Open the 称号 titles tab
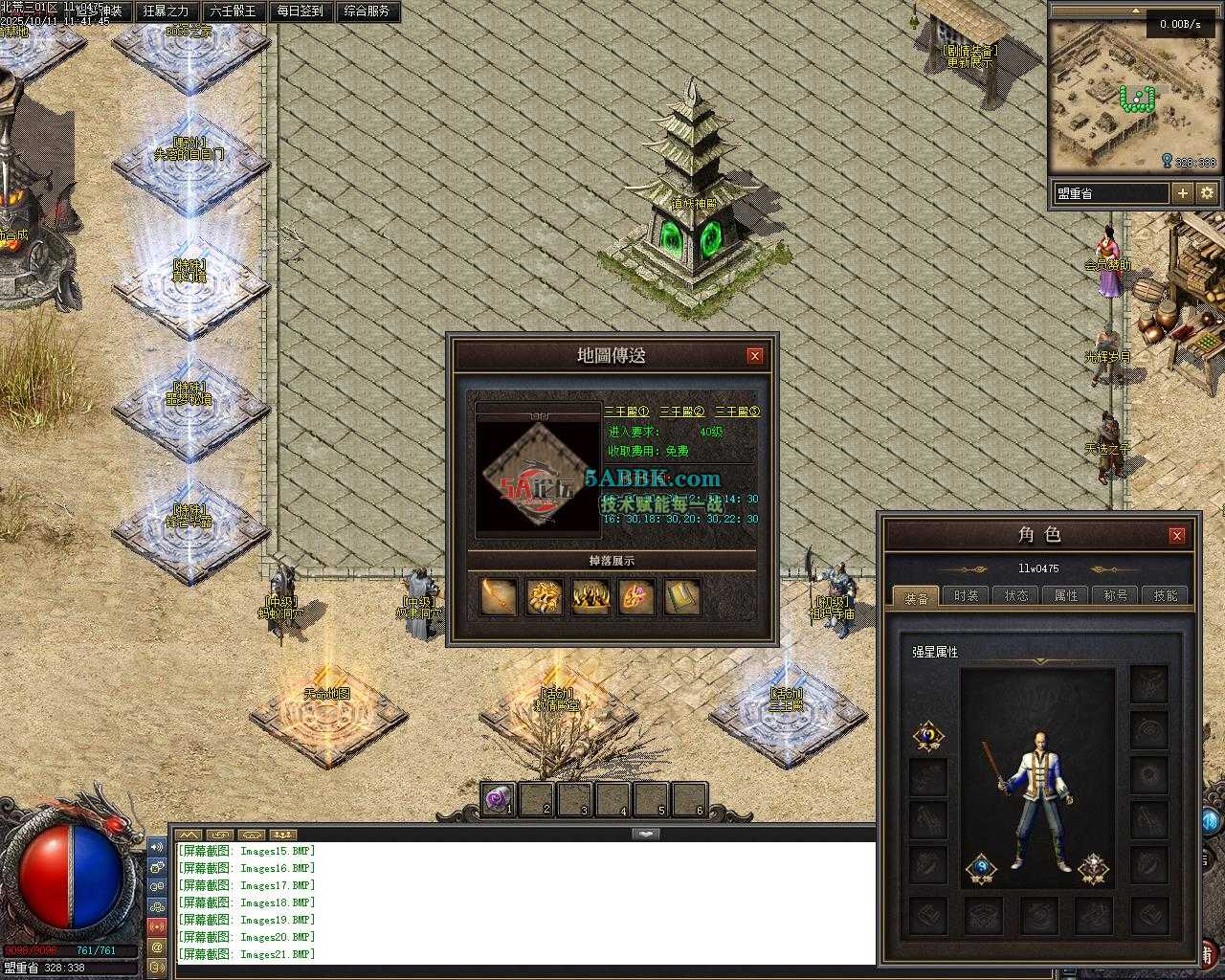Image resolution: width=1225 pixels, height=980 pixels. [x=1116, y=595]
